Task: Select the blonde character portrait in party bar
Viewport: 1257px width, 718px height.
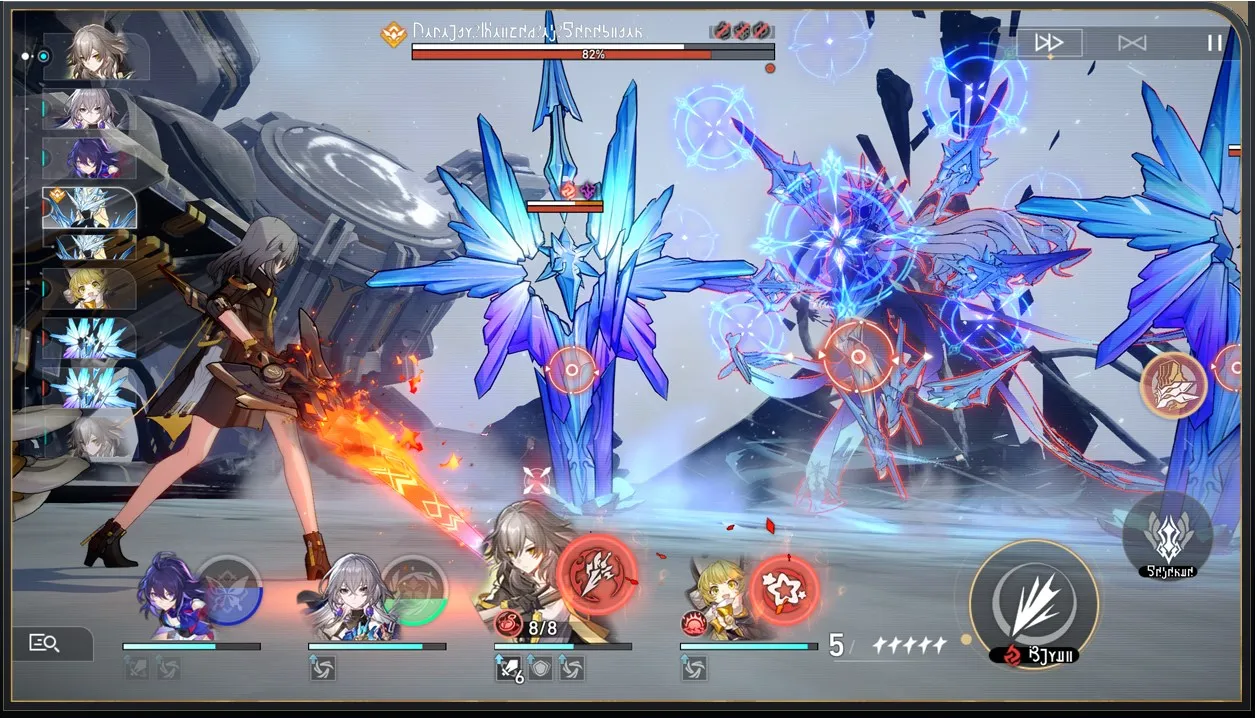Action: tap(720, 600)
